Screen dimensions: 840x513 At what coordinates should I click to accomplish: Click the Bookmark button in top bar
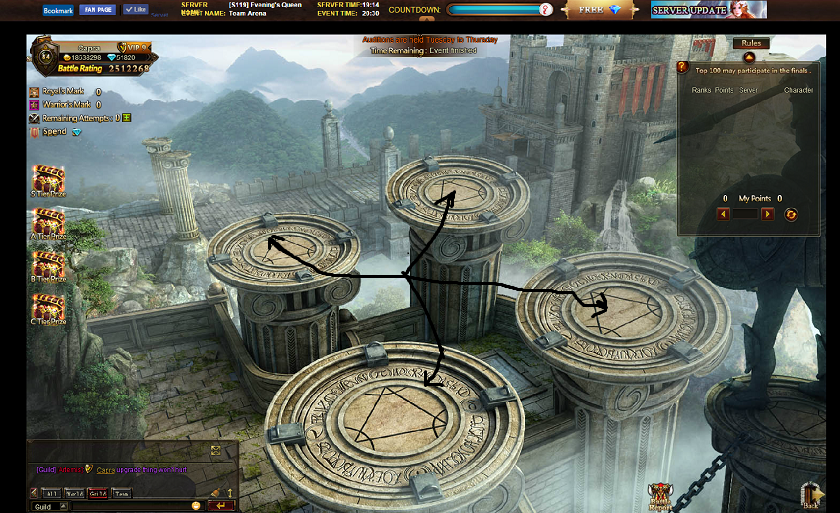(x=57, y=10)
